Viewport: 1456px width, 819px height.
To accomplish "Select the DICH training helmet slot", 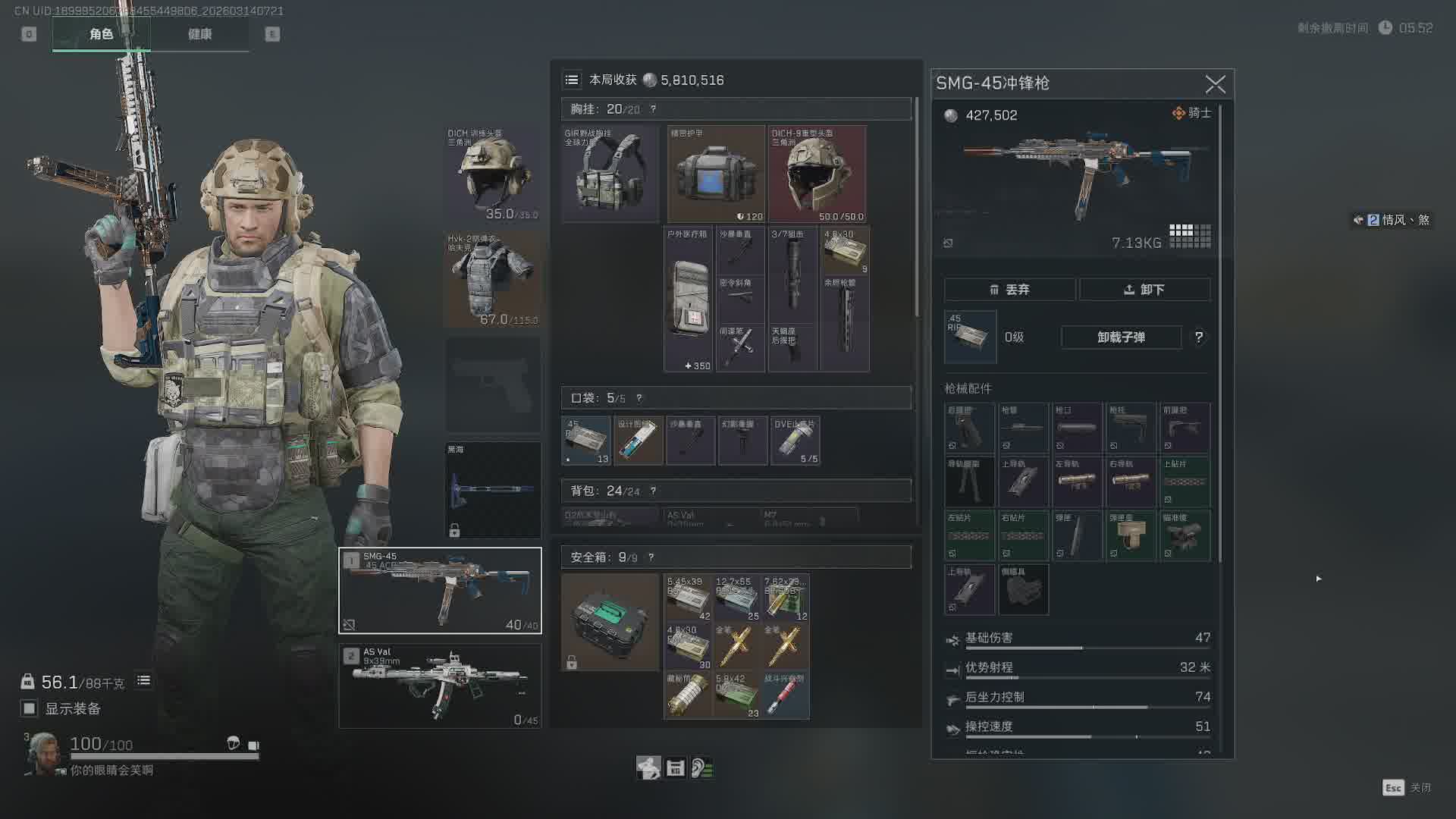I will tap(493, 174).
